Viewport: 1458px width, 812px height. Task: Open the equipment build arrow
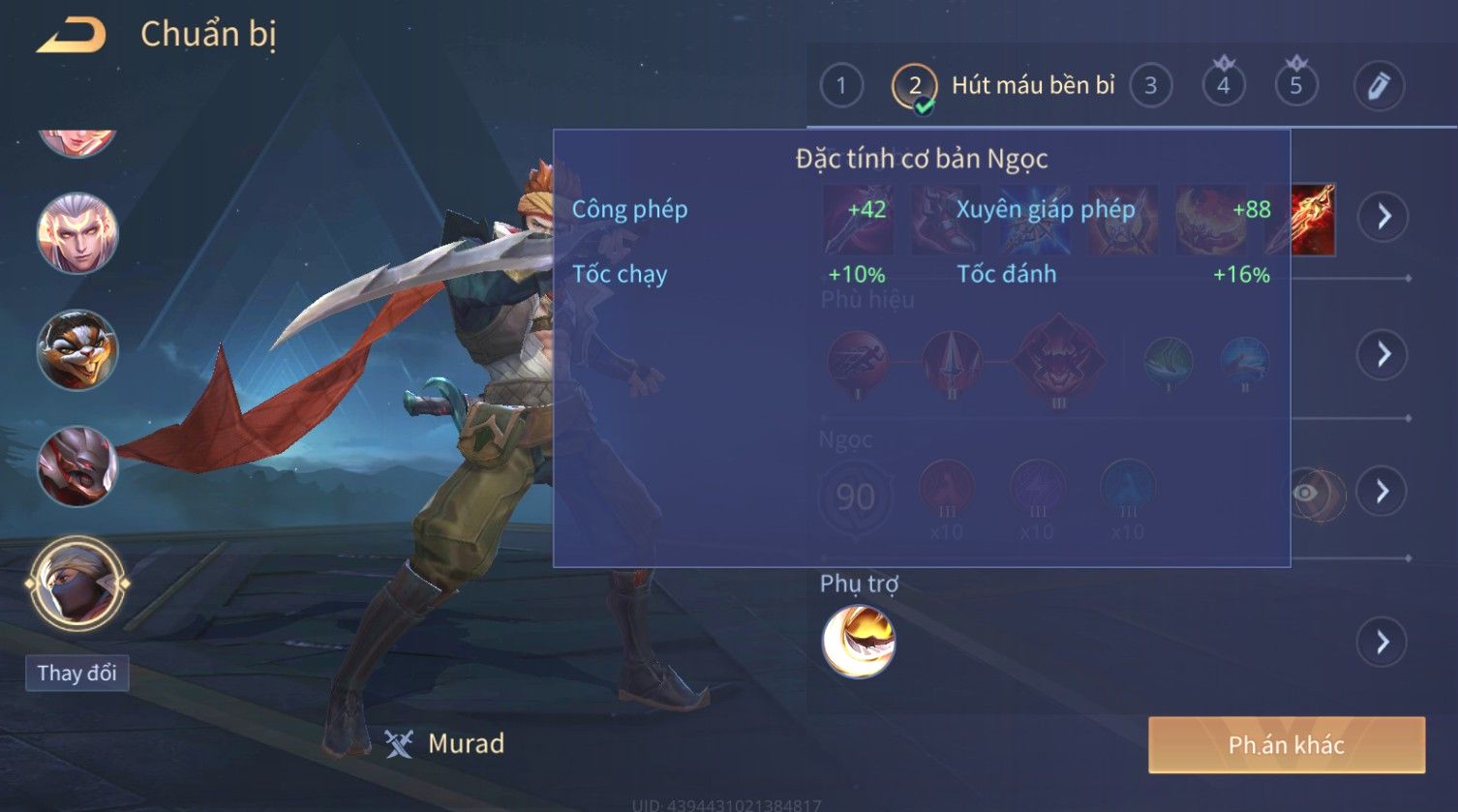tap(1383, 216)
